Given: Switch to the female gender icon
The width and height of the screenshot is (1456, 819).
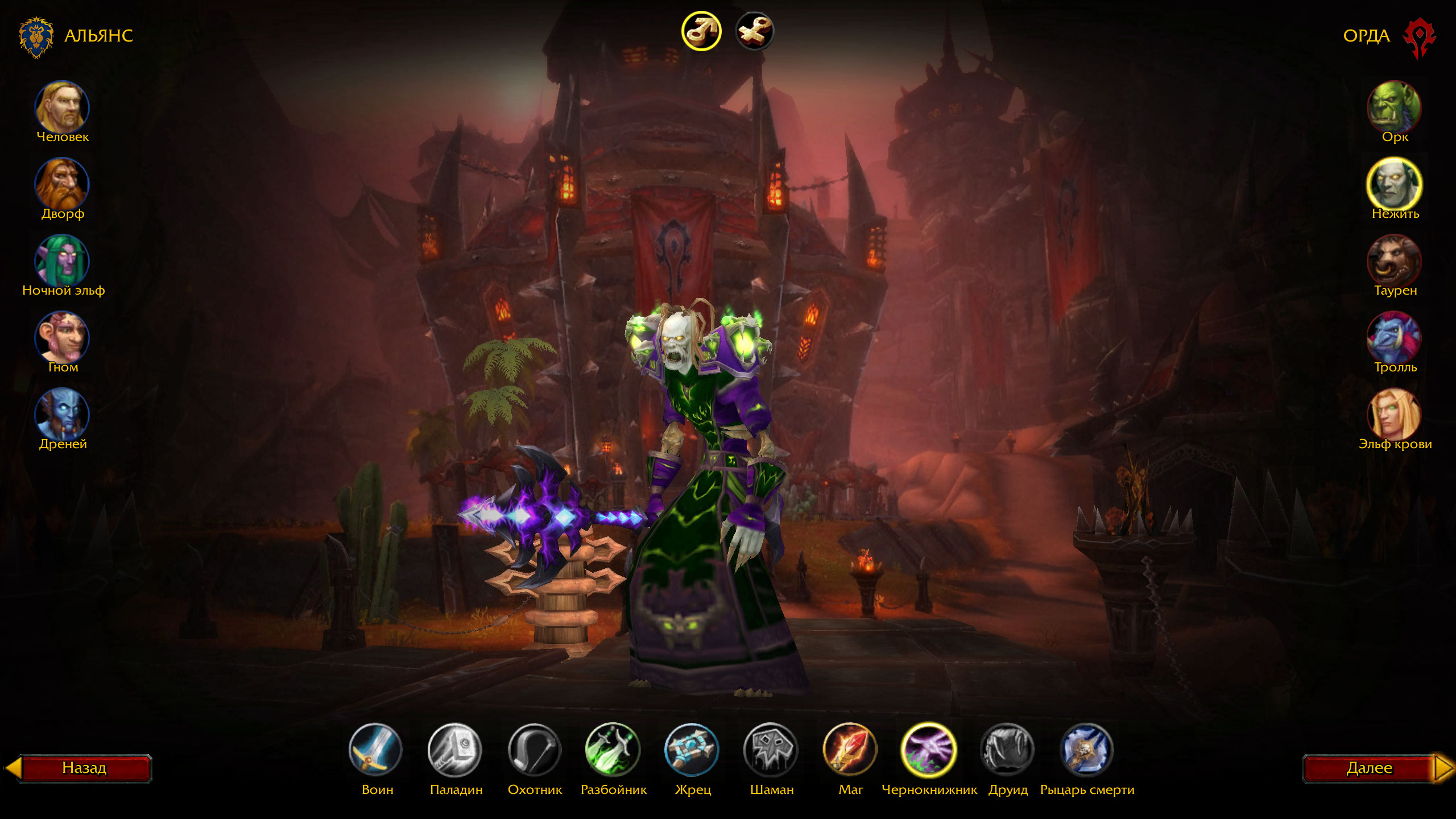Looking at the screenshot, I should 754,31.
